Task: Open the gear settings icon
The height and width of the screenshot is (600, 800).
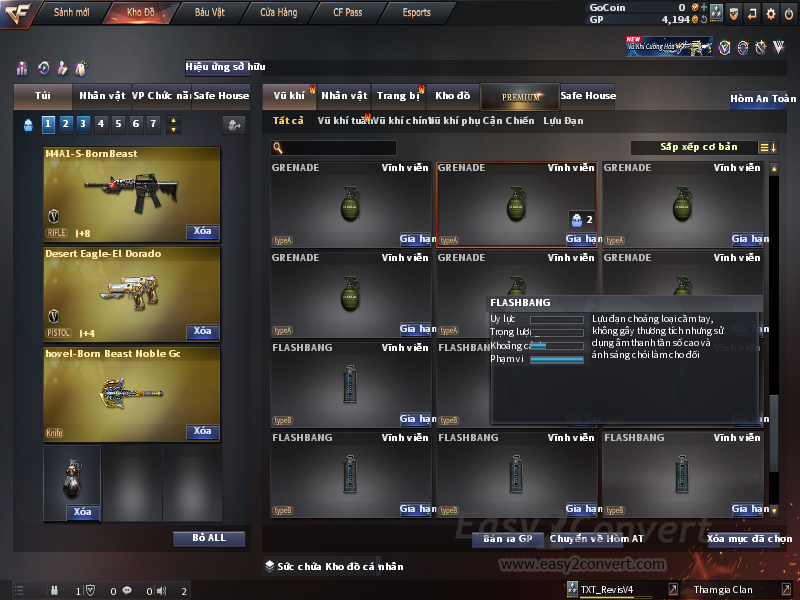Action: [770, 14]
